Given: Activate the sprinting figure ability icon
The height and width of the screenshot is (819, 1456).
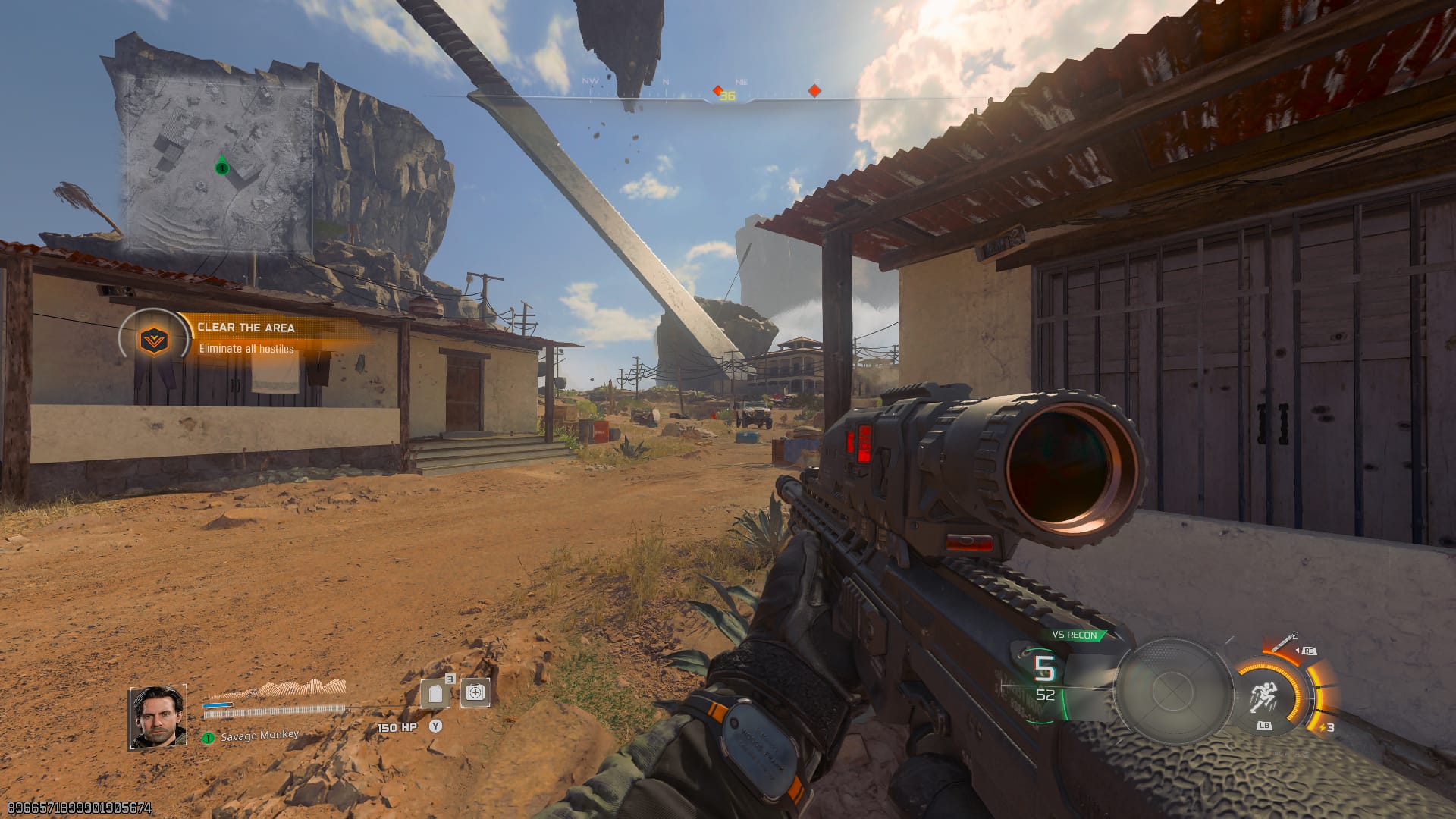Looking at the screenshot, I should pos(1263,696).
